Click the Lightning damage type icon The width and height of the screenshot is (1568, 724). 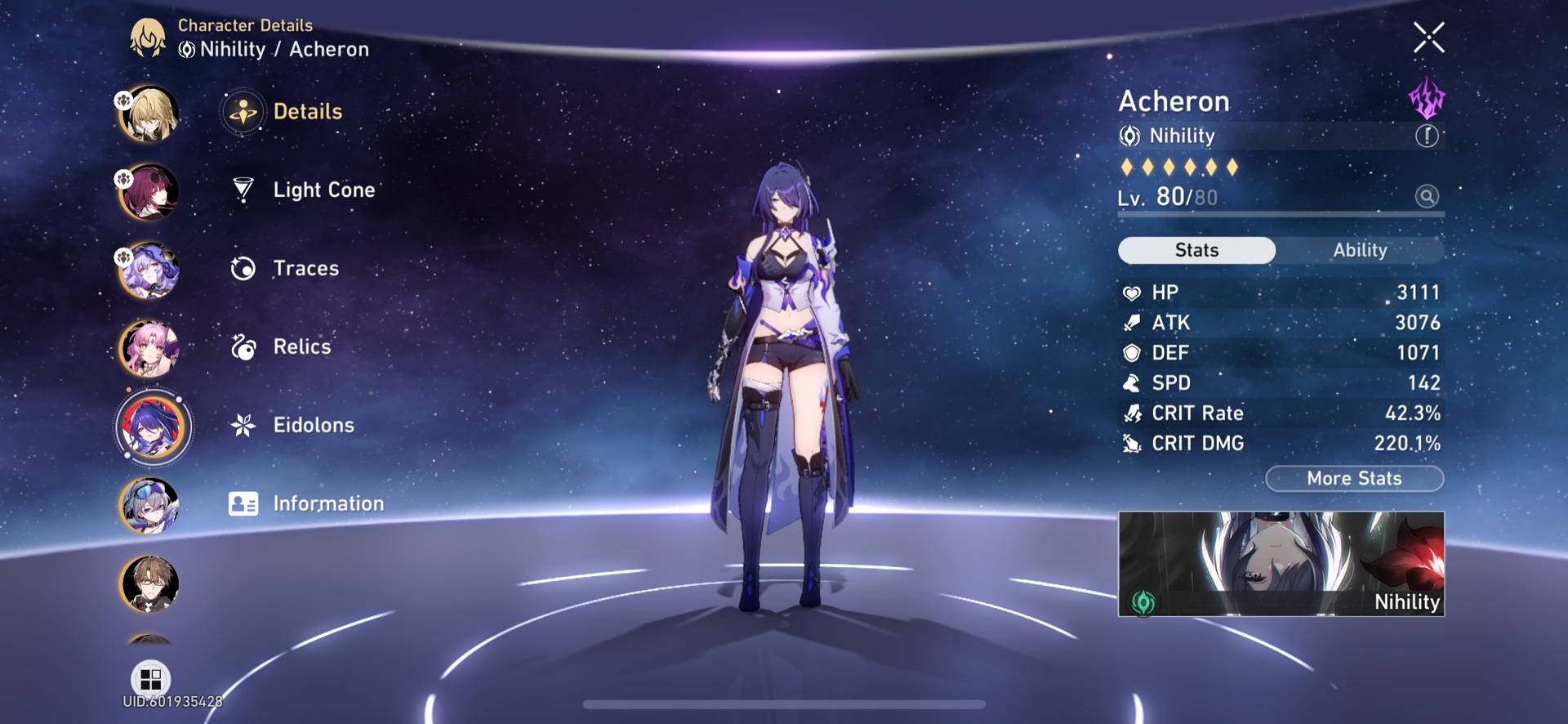[x=1425, y=101]
